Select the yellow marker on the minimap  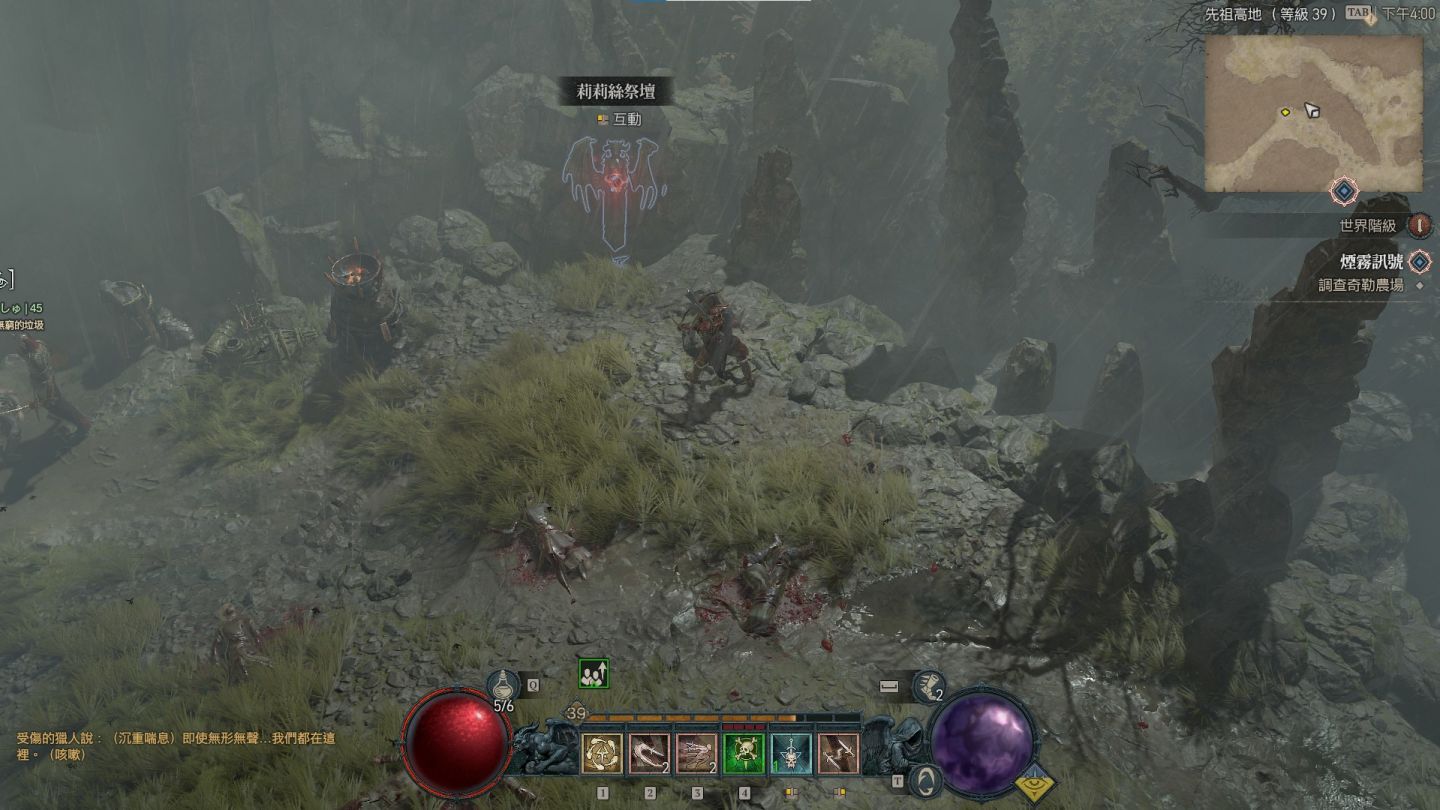pyautogui.click(x=1285, y=113)
